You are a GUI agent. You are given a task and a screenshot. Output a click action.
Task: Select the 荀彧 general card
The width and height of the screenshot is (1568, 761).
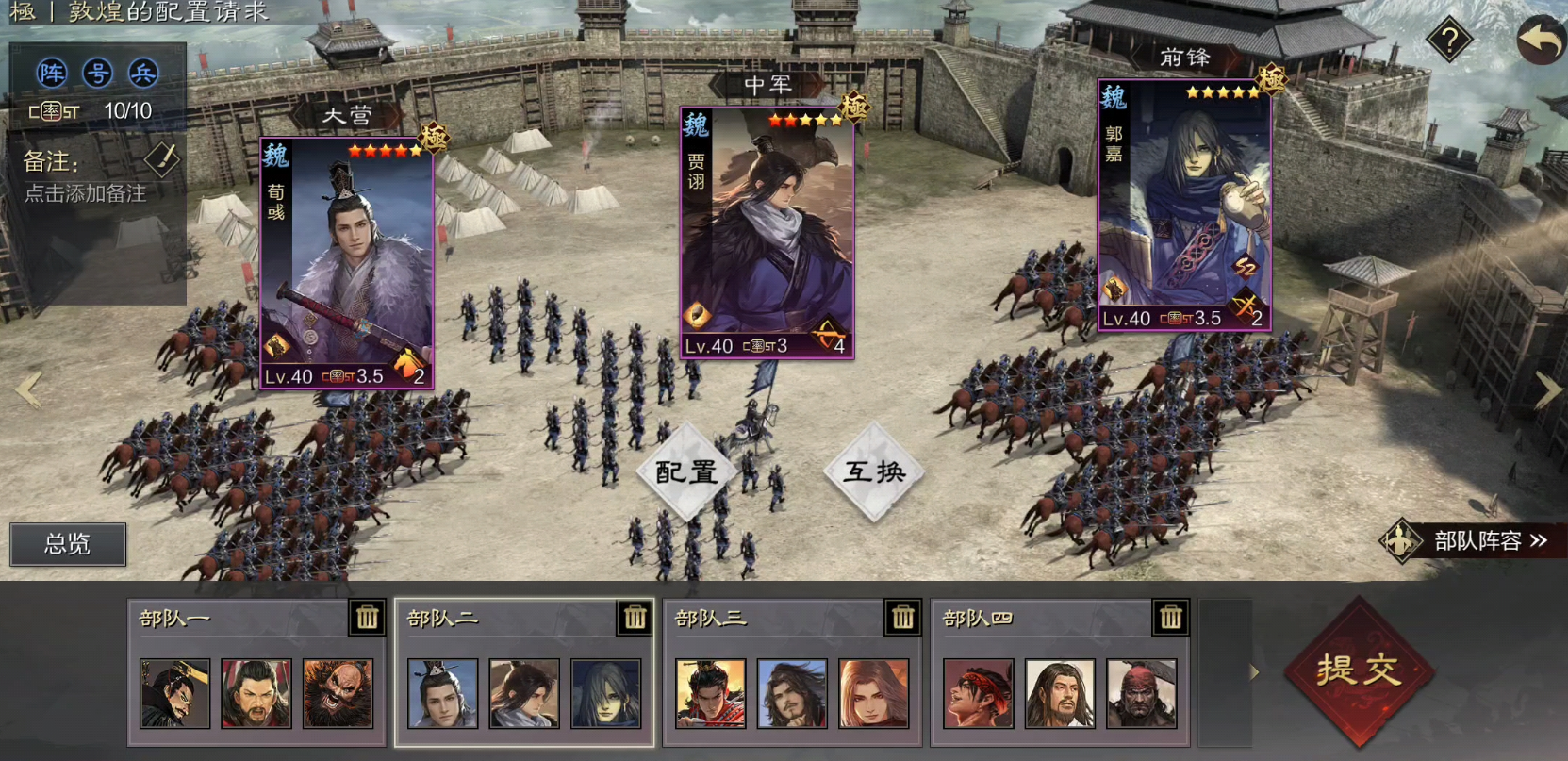point(346,263)
